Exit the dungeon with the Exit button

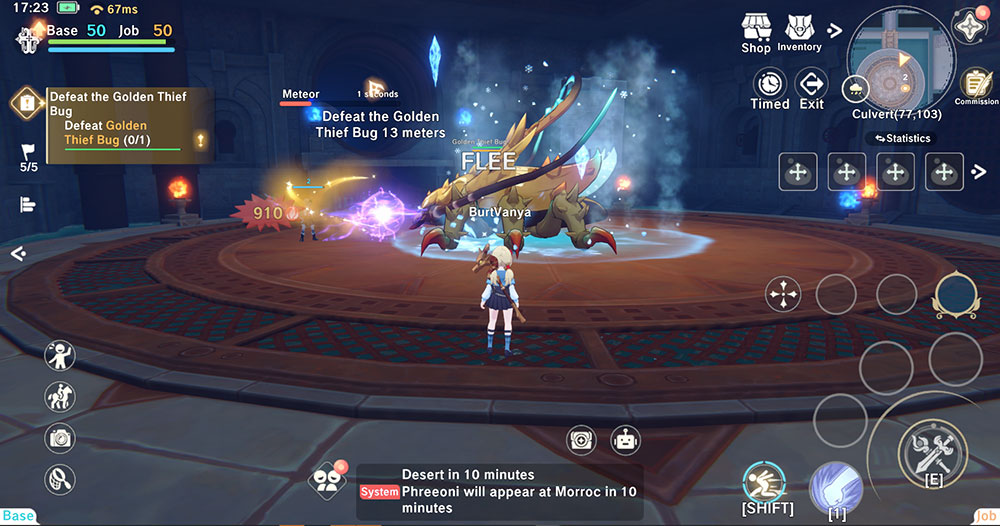(x=812, y=88)
